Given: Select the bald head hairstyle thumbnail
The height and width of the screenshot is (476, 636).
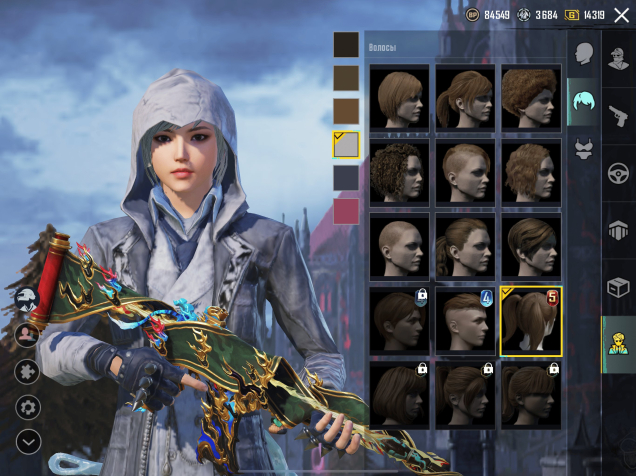Looking at the screenshot, I should (400, 244).
